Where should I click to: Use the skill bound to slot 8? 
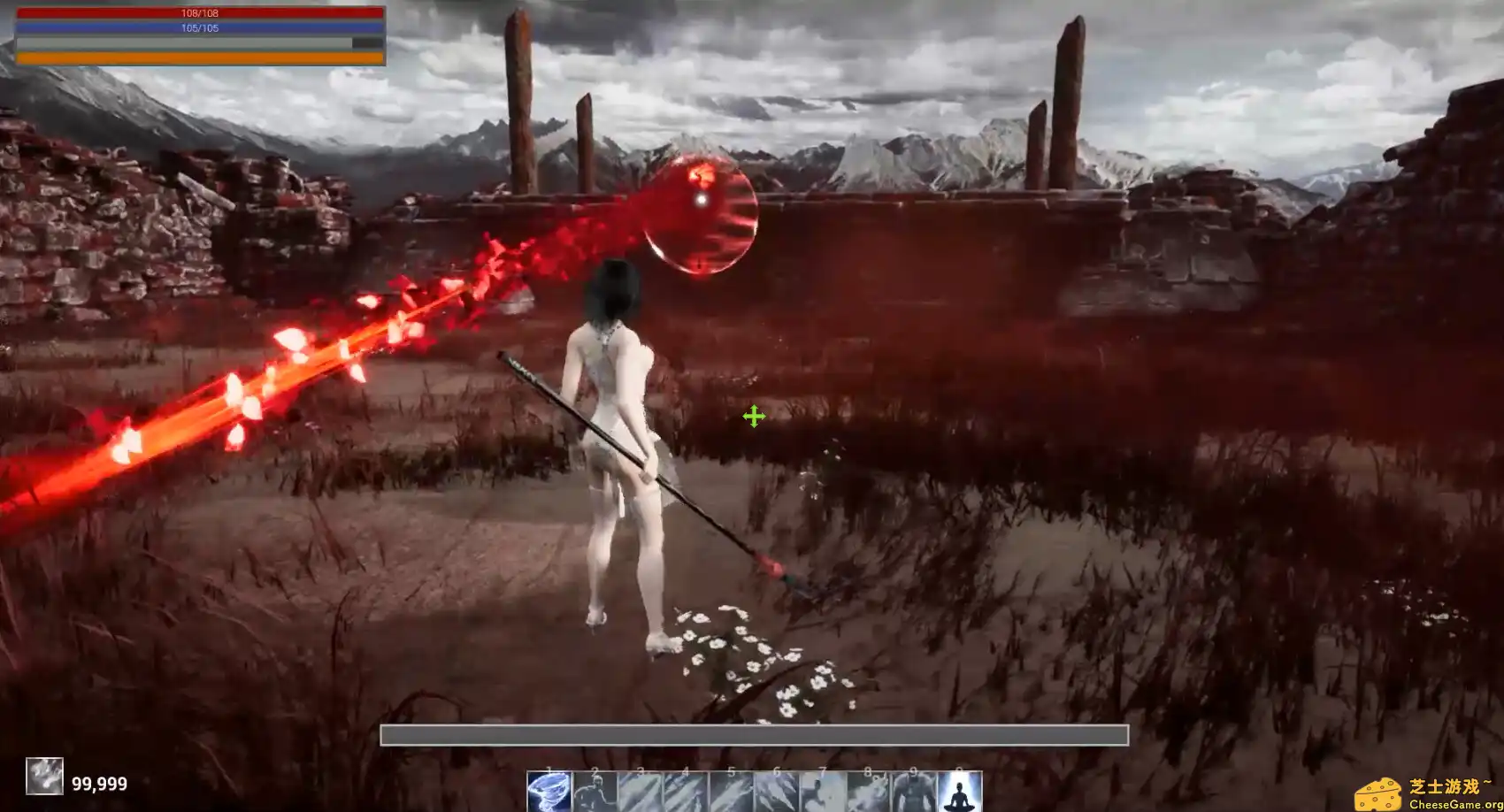pyautogui.click(x=866, y=792)
